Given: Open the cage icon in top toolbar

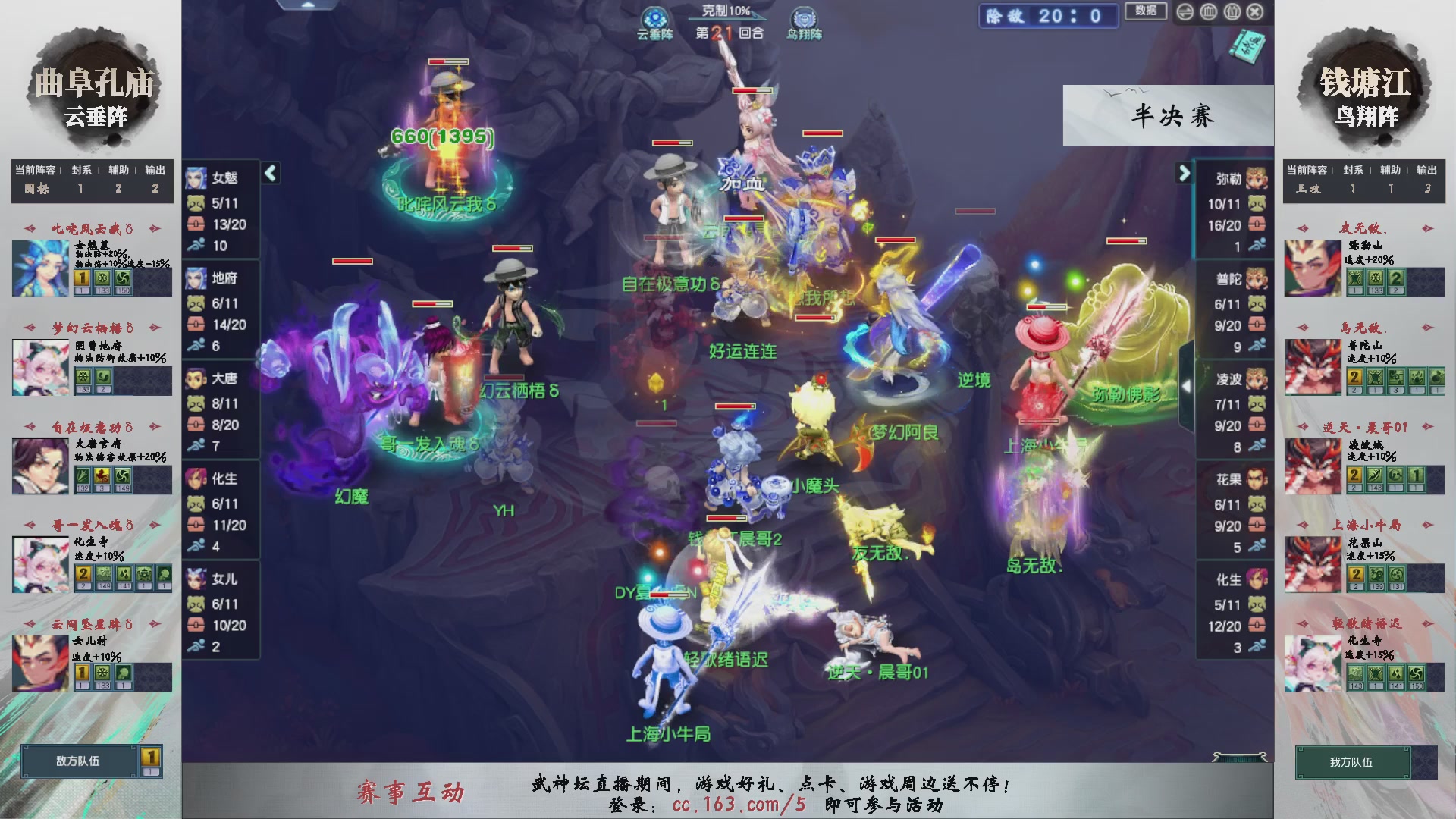Looking at the screenshot, I should pyautogui.click(x=1209, y=12).
